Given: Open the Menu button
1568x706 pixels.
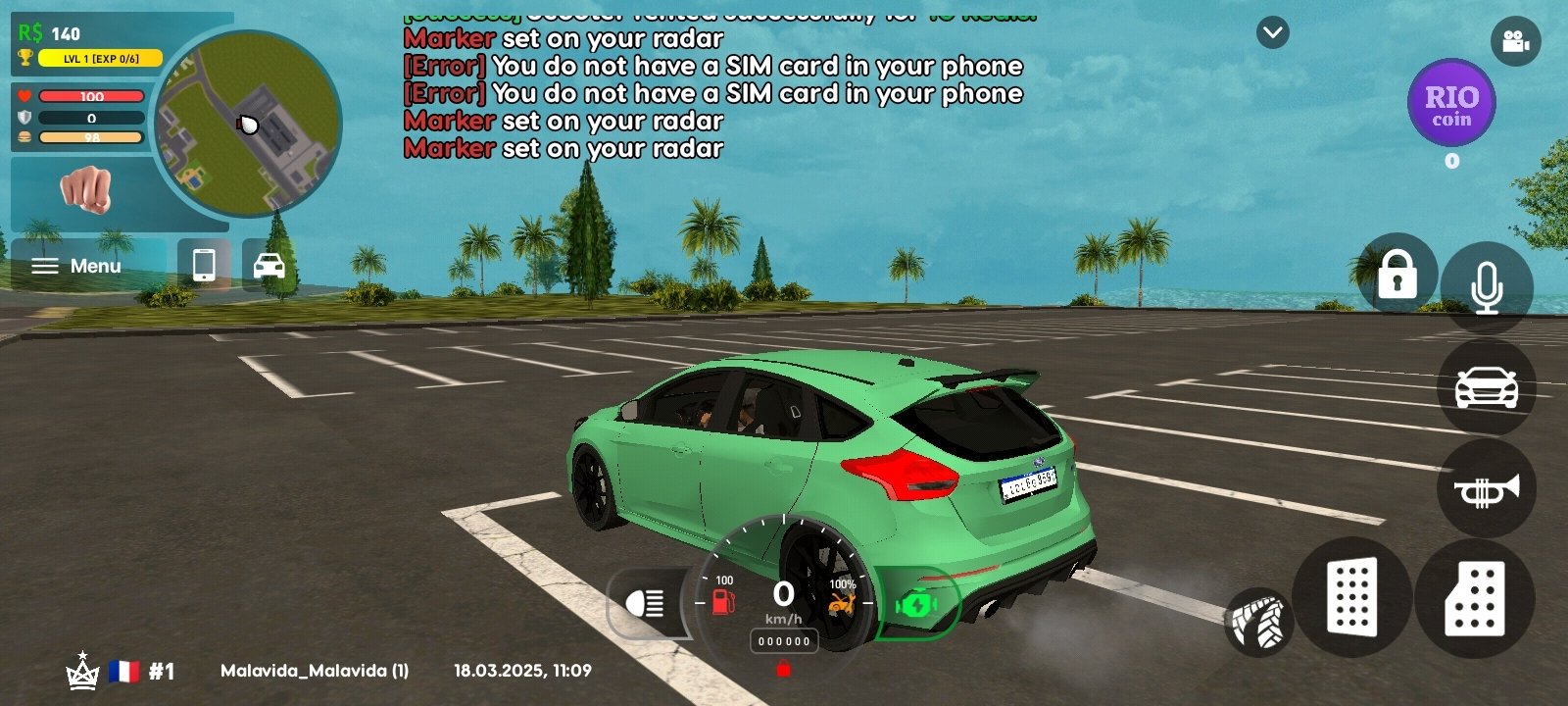Looking at the screenshot, I should click(x=77, y=266).
